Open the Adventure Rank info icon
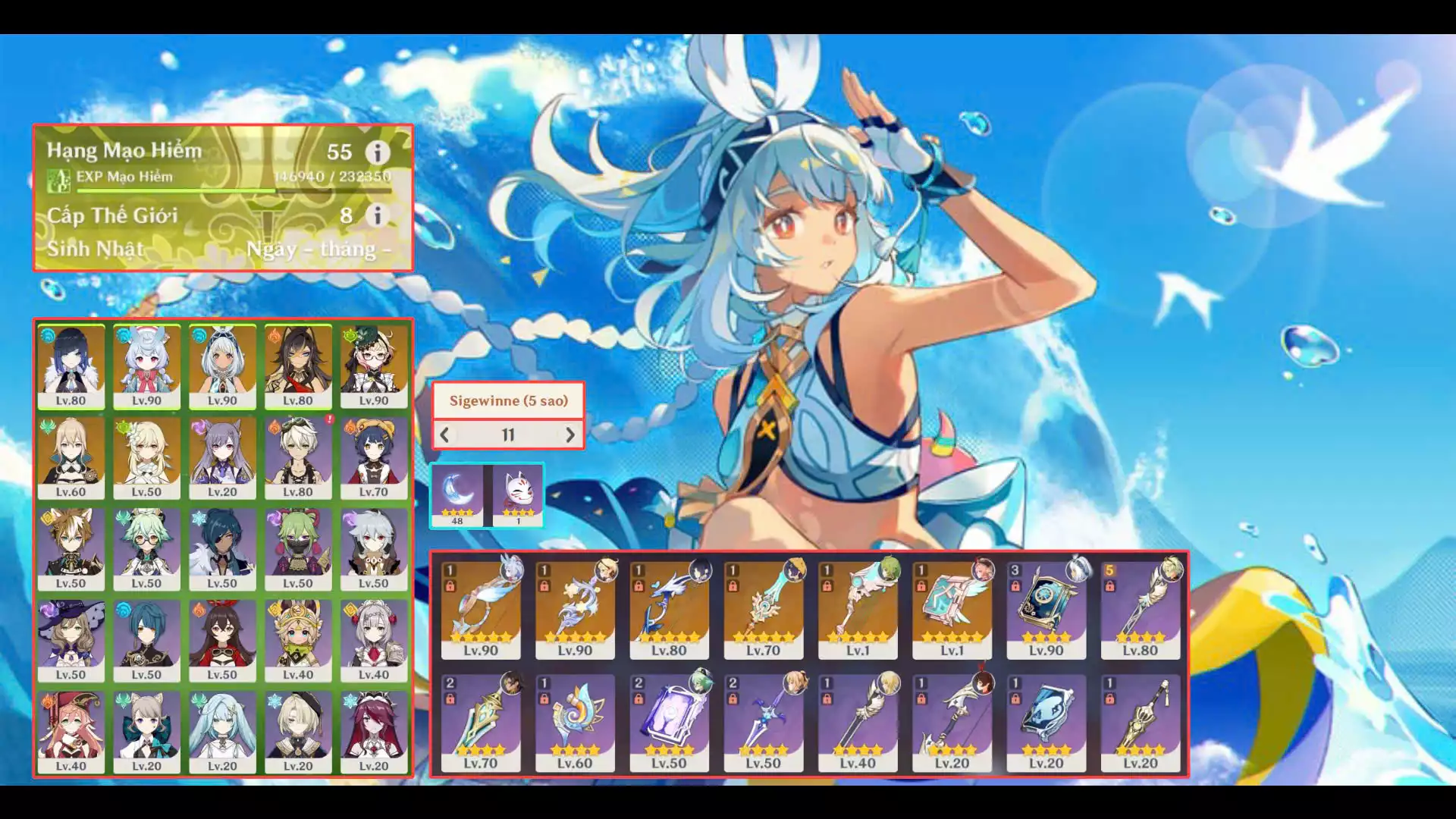 pyautogui.click(x=378, y=152)
